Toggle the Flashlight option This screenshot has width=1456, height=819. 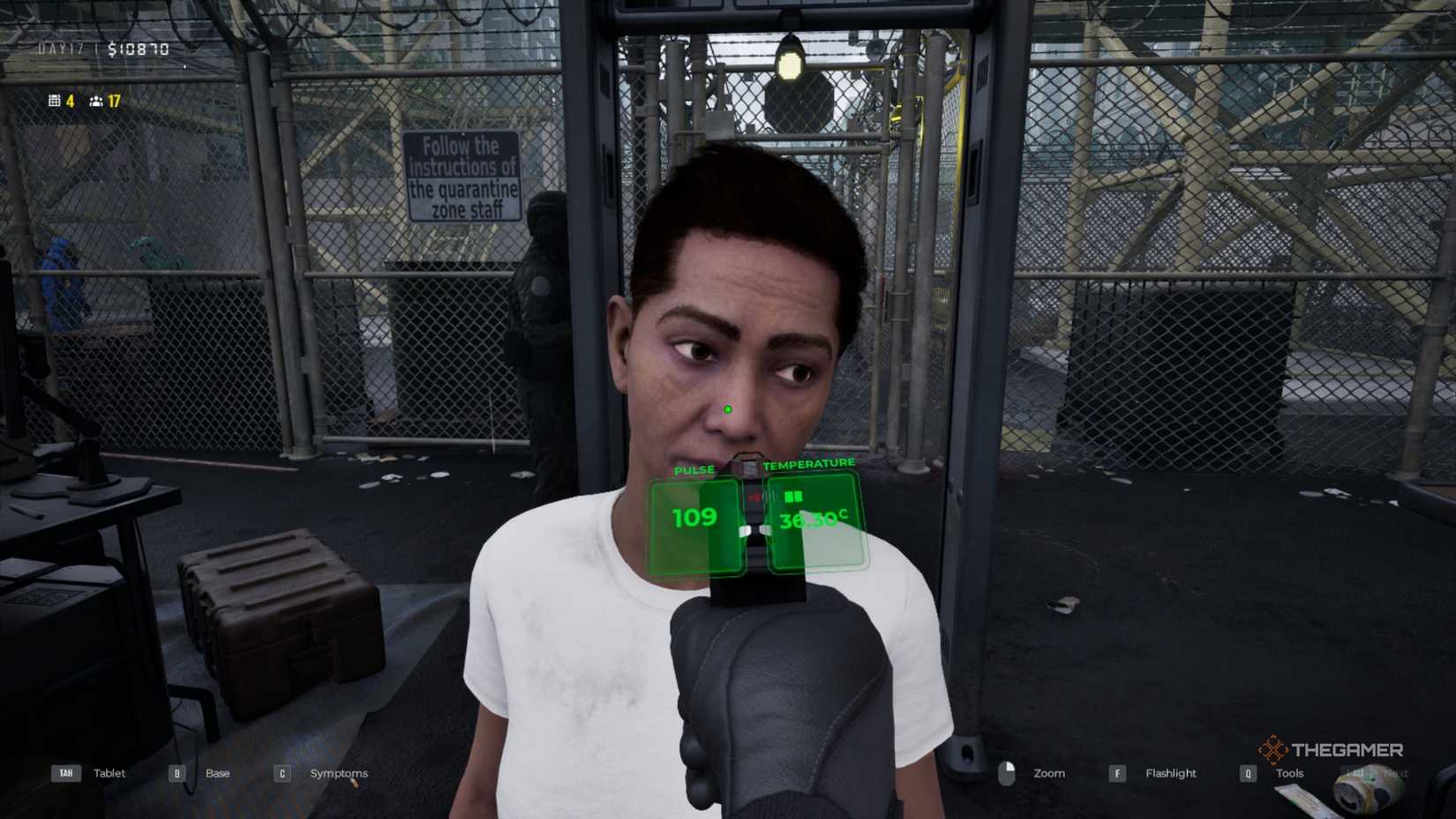pos(1171,773)
